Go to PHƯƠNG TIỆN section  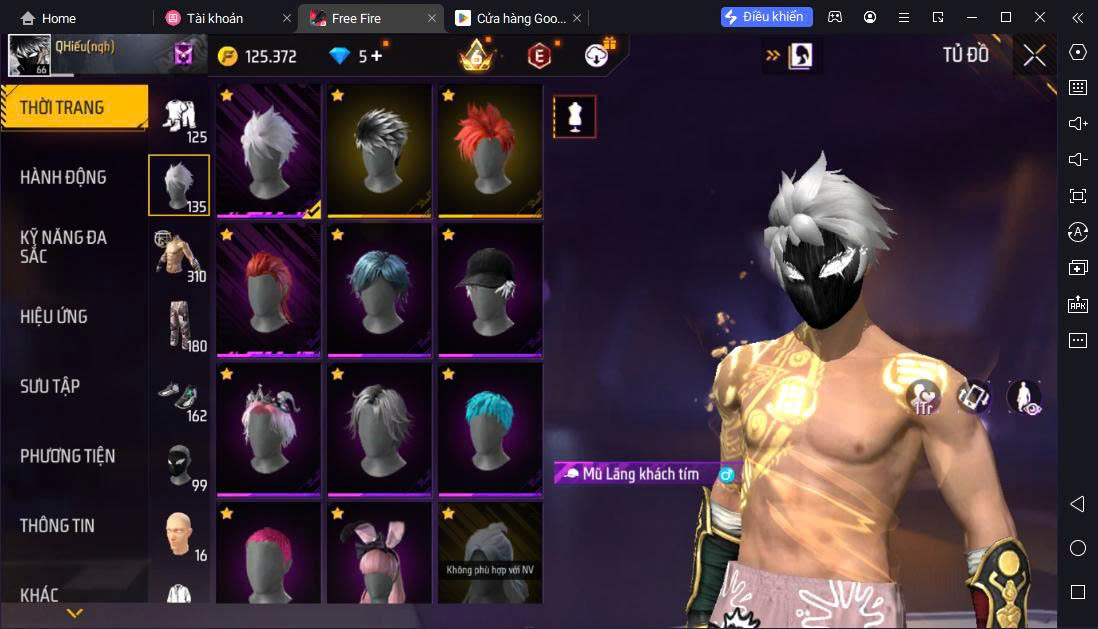tap(67, 456)
